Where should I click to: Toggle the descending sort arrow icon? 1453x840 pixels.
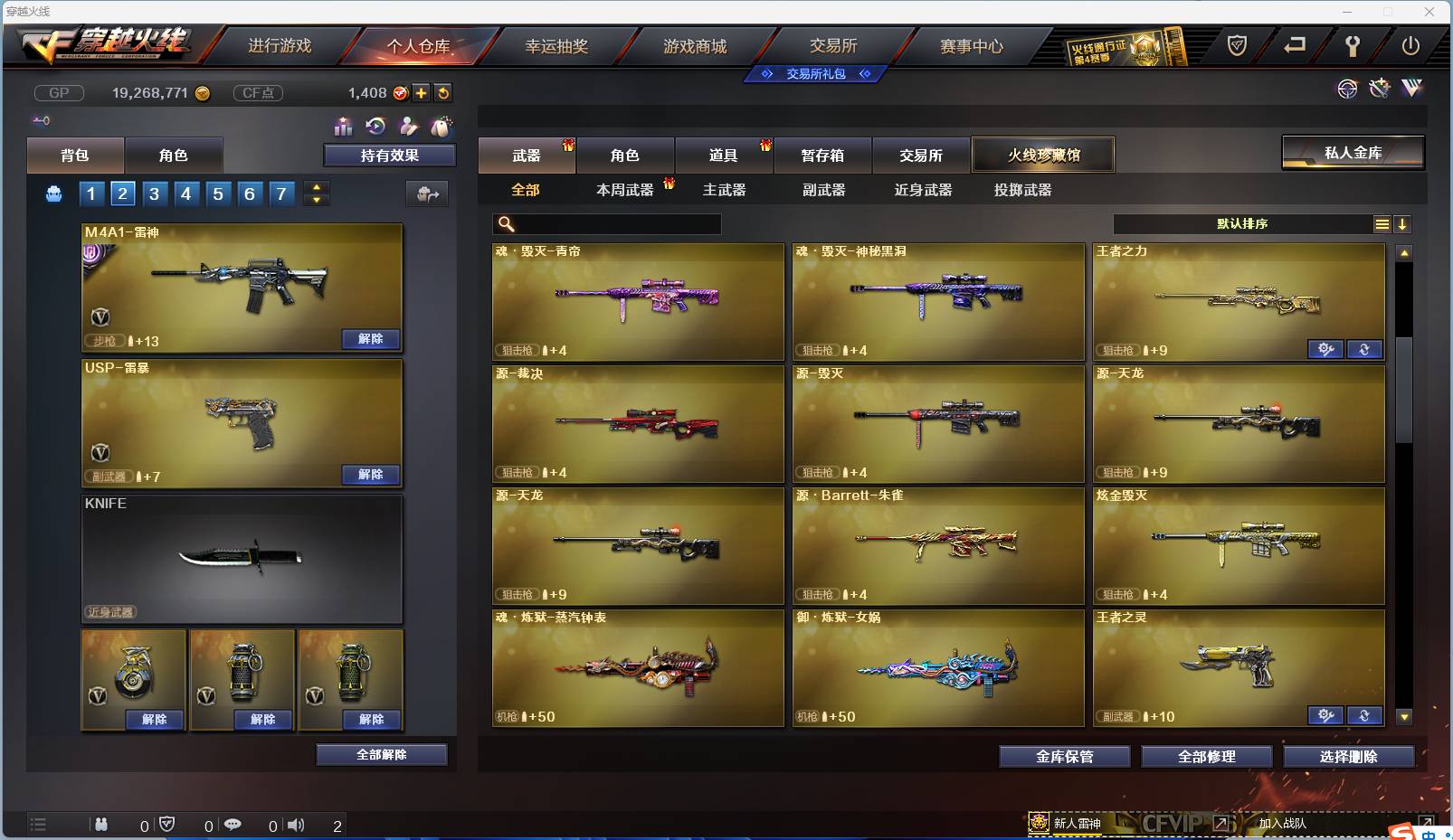point(1404,223)
